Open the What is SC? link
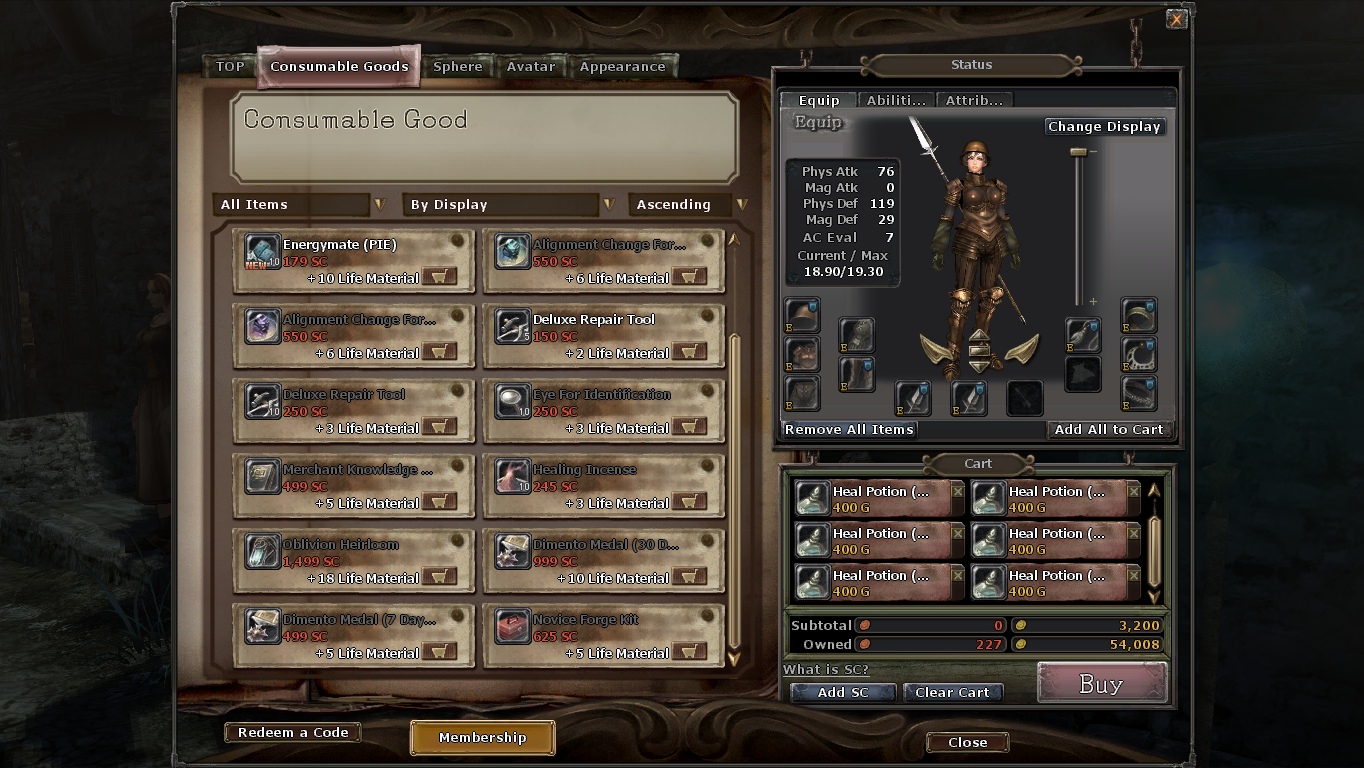 [x=826, y=669]
